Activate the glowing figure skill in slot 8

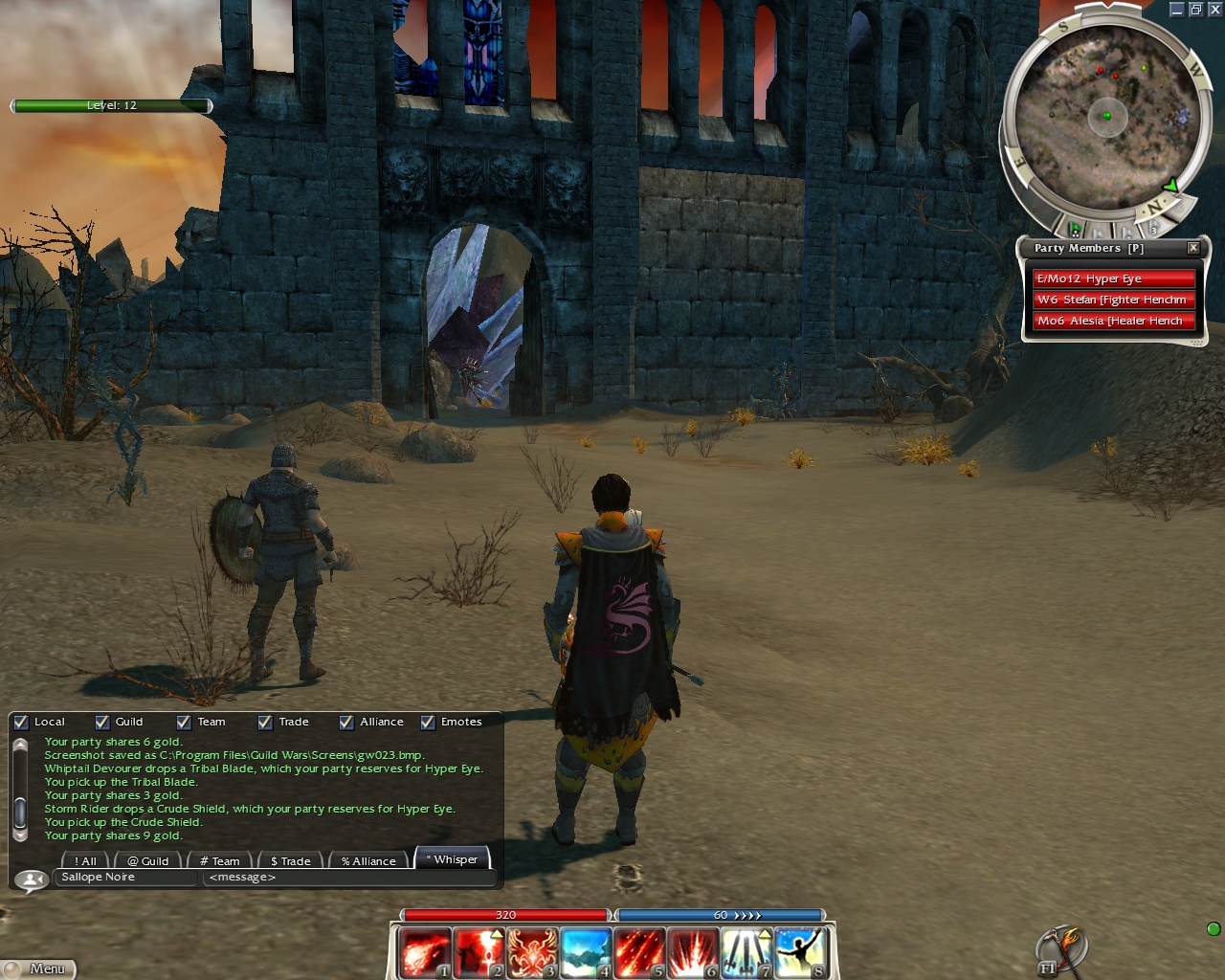[799, 952]
